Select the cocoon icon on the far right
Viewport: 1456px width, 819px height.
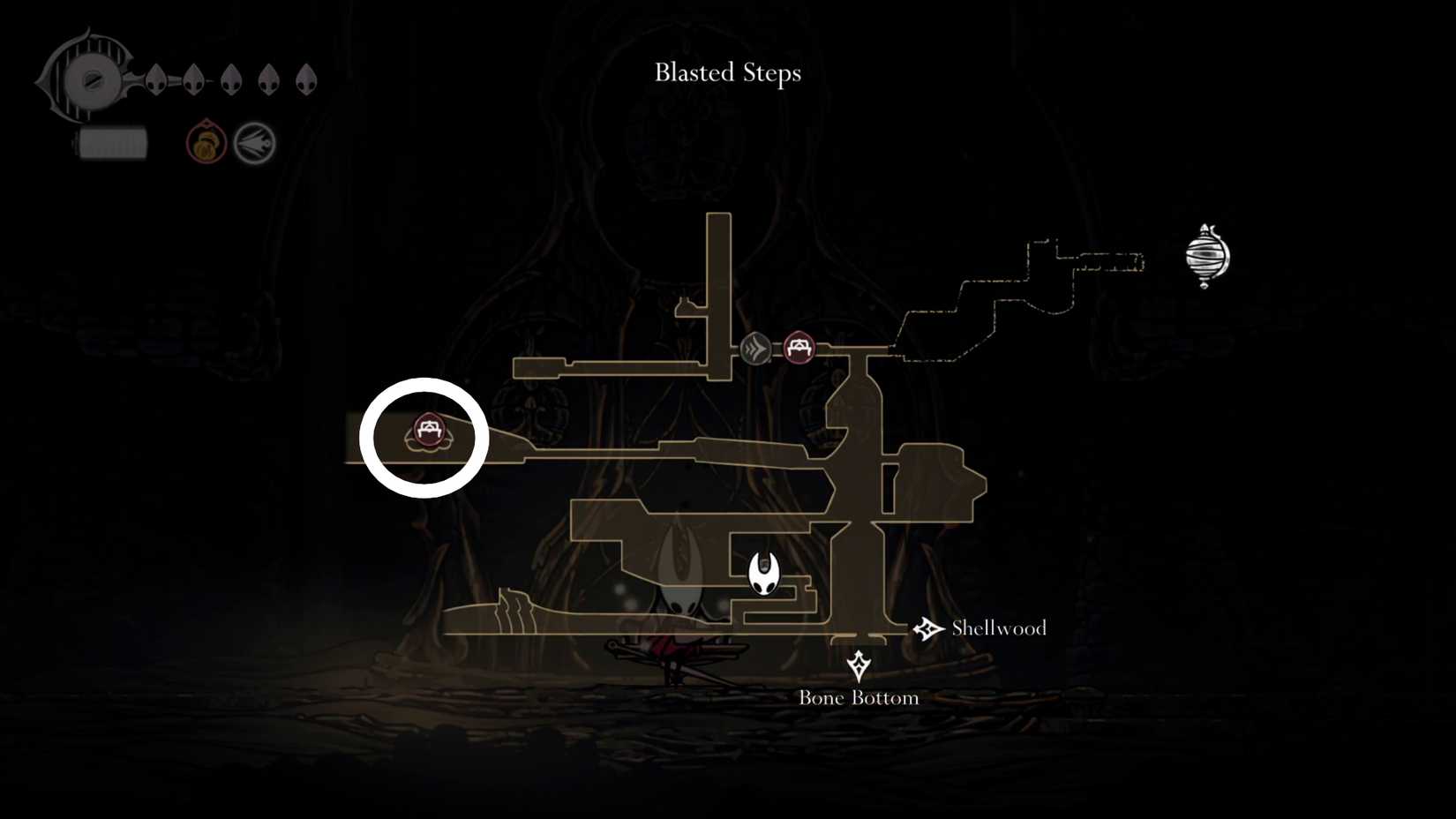click(1205, 257)
